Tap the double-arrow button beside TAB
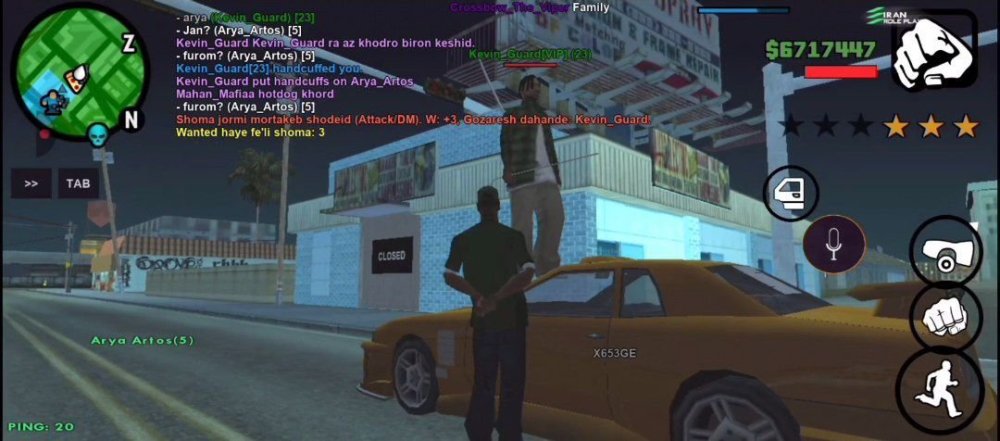This screenshot has width=1000, height=441. click(x=31, y=184)
